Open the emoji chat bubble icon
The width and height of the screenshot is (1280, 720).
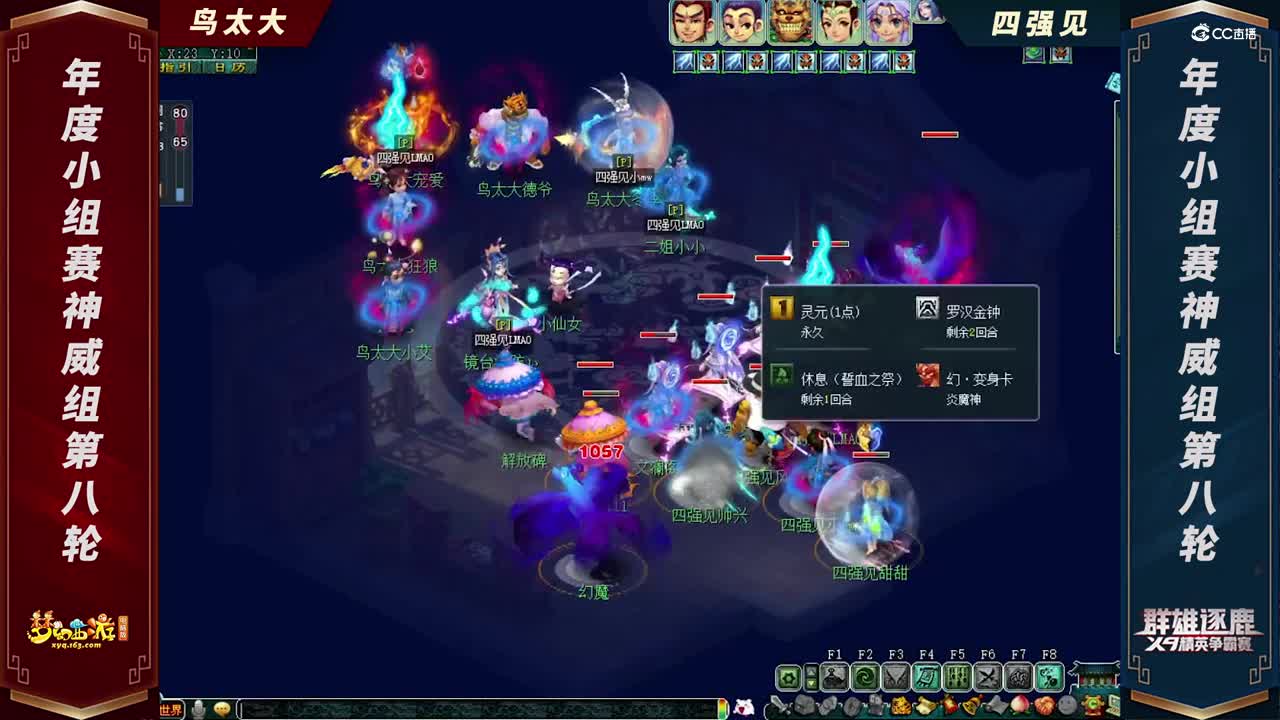point(222,710)
